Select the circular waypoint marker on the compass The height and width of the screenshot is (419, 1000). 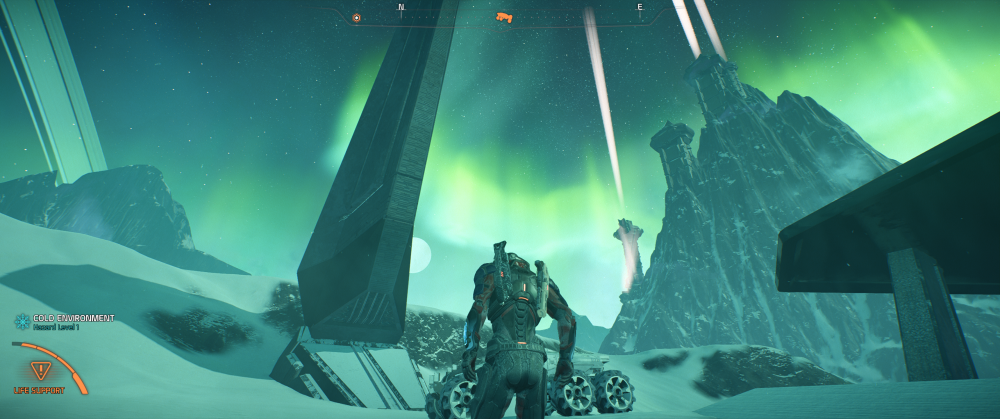(x=357, y=17)
